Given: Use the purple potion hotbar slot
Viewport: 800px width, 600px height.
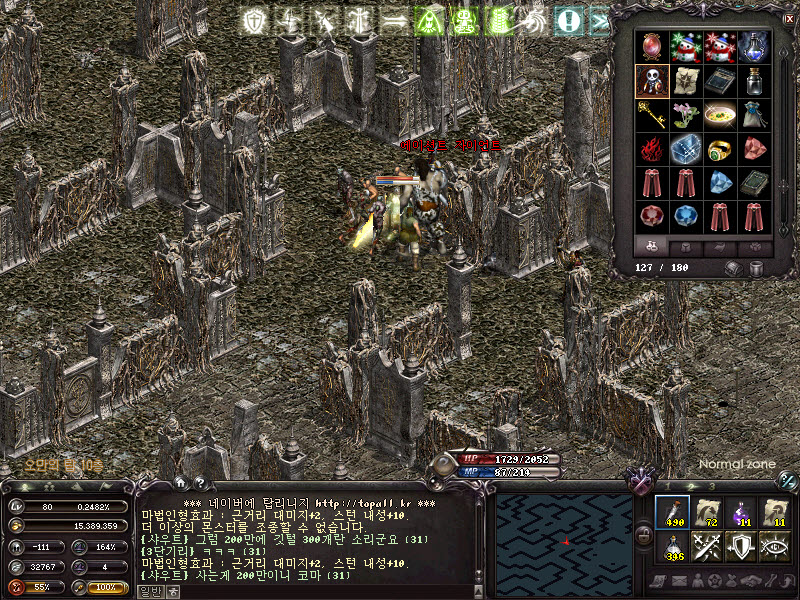Looking at the screenshot, I should click(741, 512).
